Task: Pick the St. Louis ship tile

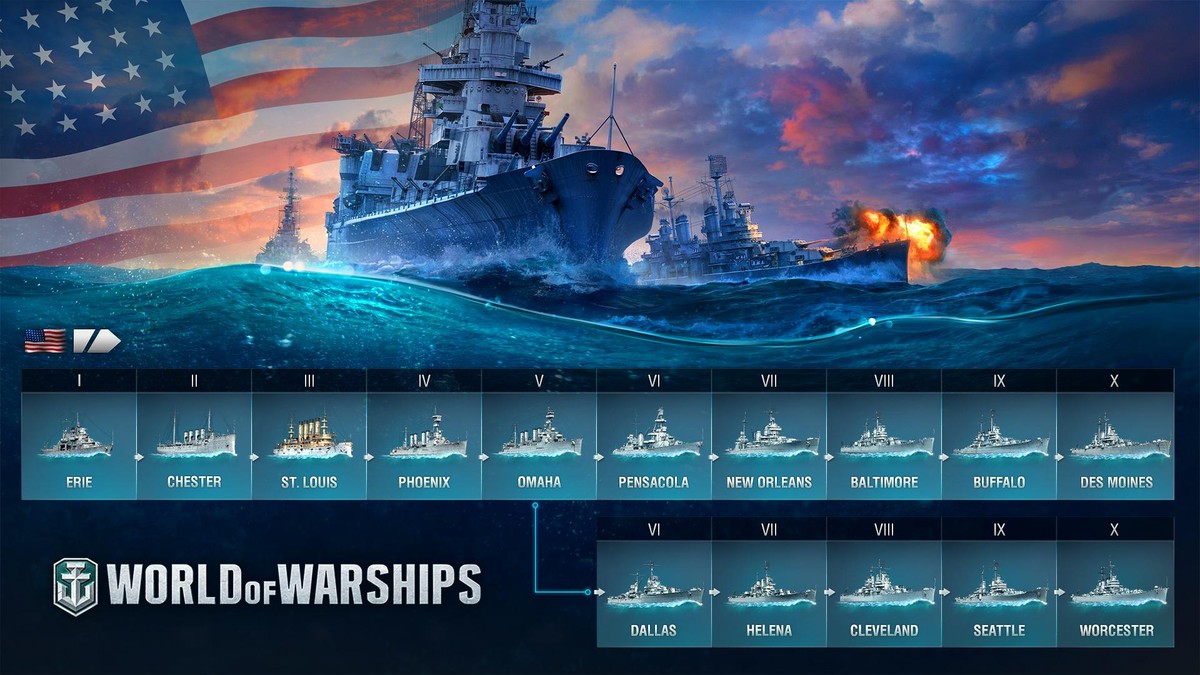Action: pyautogui.click(x=309, y=445)
